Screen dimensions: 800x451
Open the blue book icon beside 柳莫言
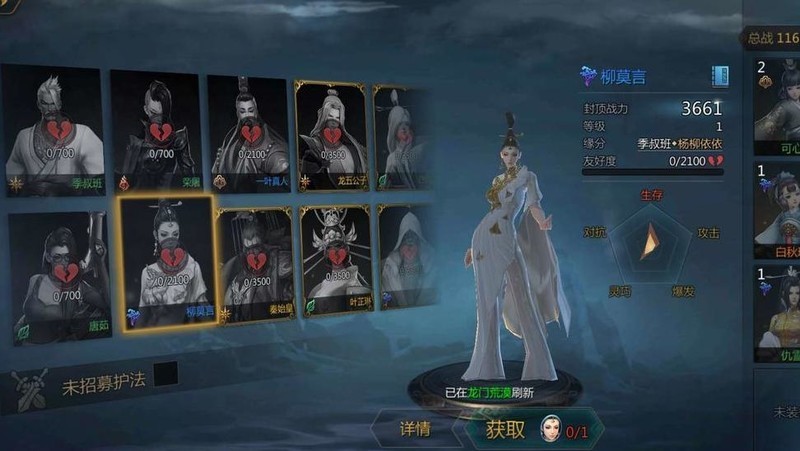(x=719, y=76)
